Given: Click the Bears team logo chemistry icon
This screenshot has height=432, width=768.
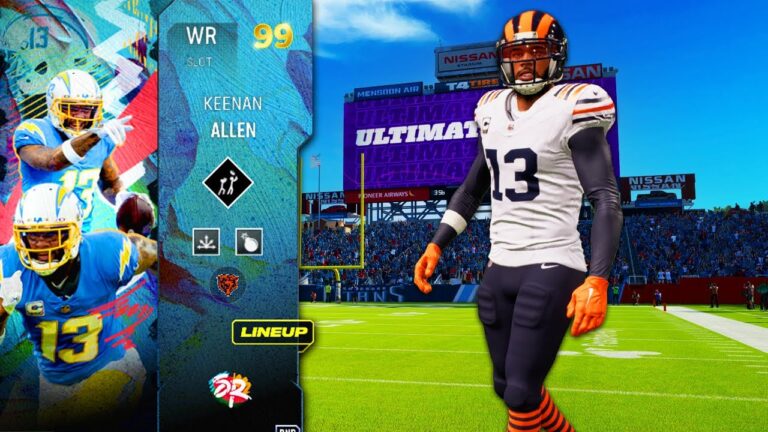Looking at the screenshot, I should coord(228,283).
